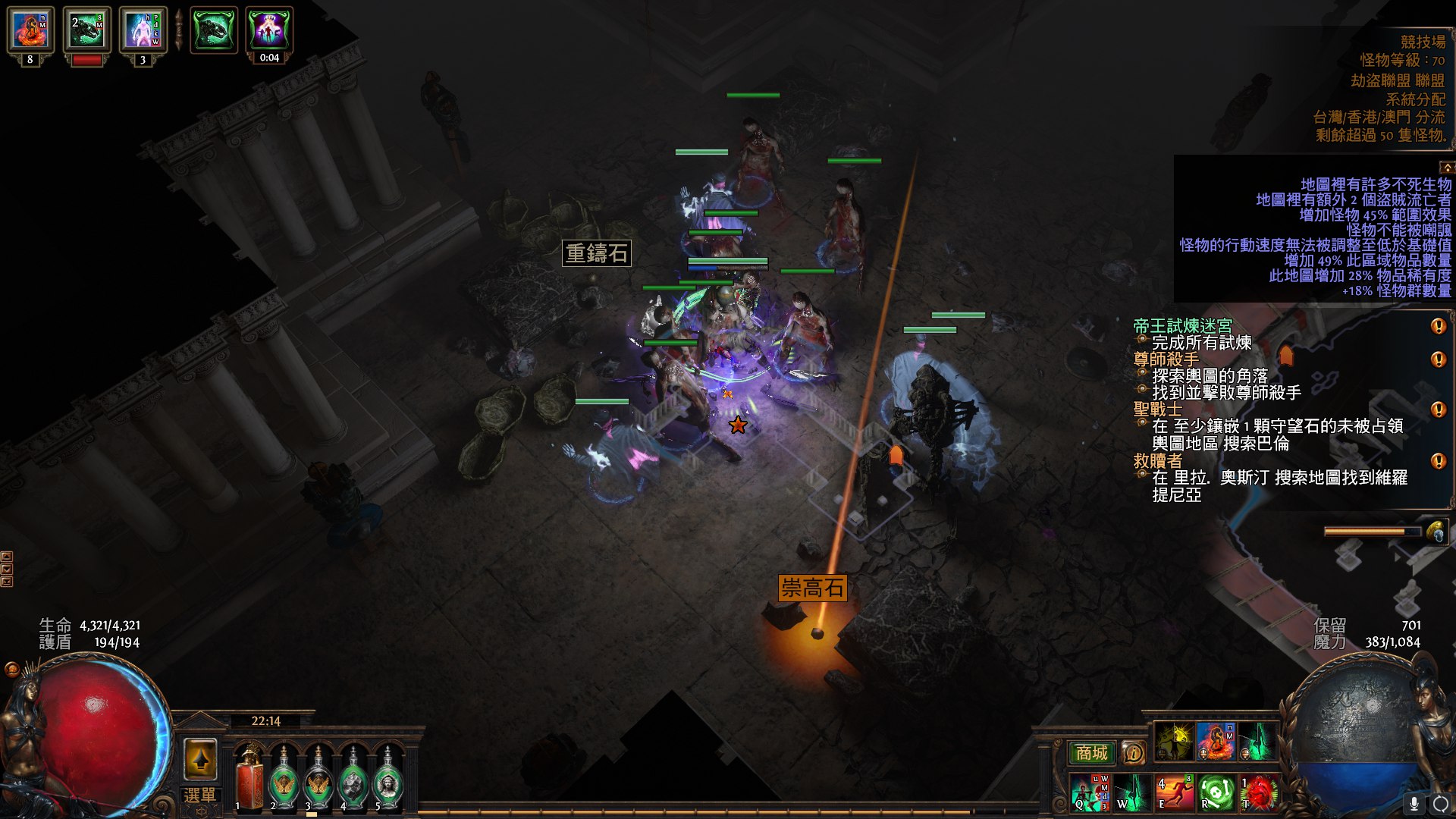Activate the green skull and bones skill

pyautogui.click(x=1216, y=792)
